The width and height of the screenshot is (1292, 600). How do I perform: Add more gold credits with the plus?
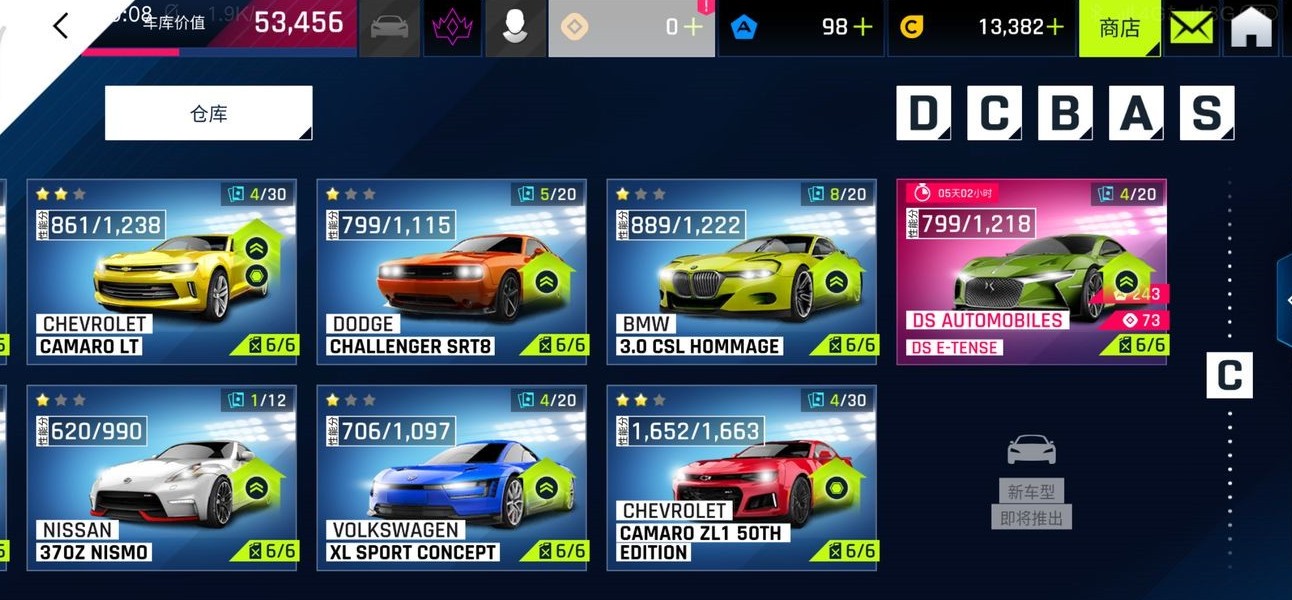click(x=1054, y=27)
